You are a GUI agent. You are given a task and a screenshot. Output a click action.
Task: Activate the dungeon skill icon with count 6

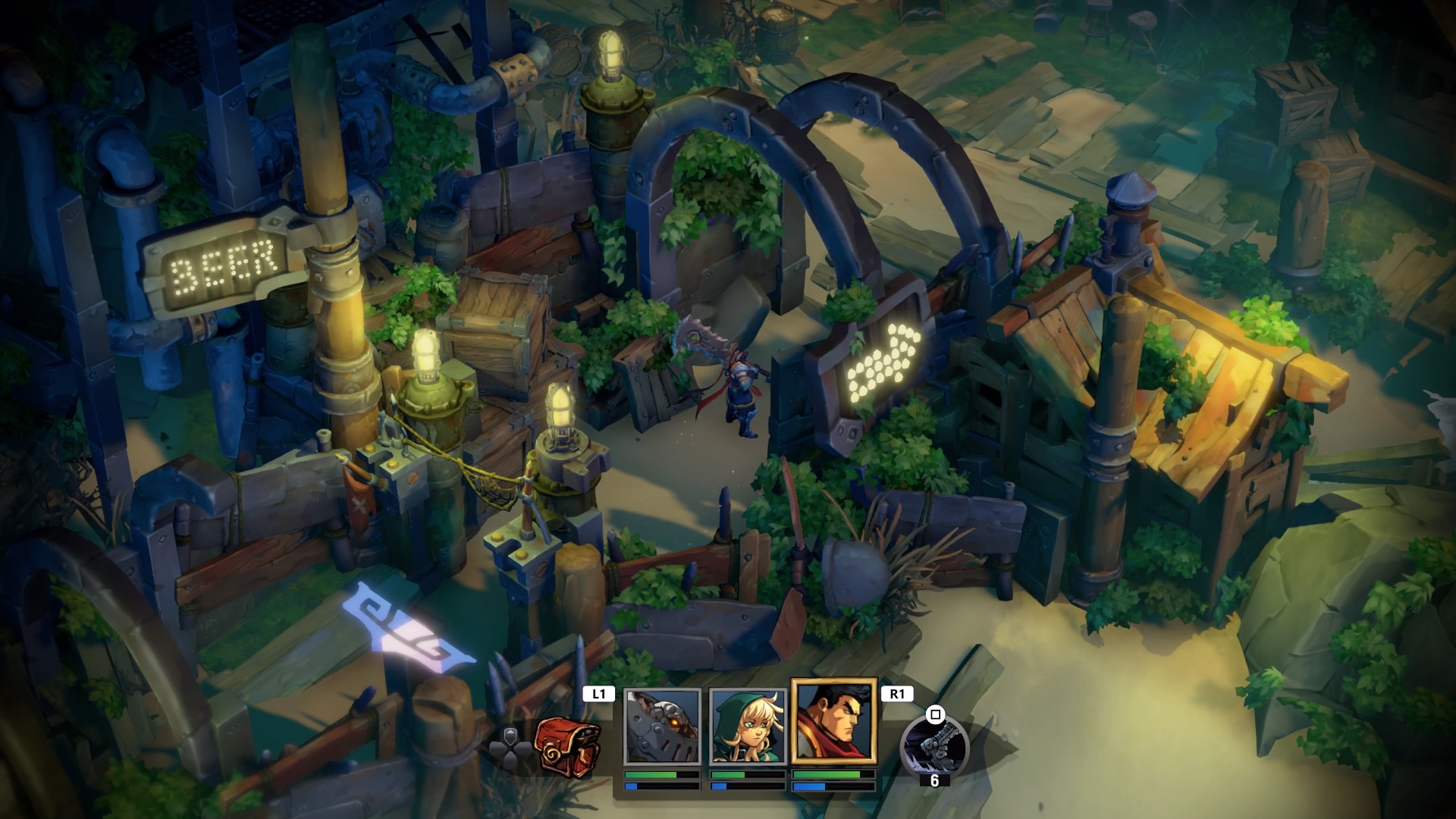click(934, 746)
